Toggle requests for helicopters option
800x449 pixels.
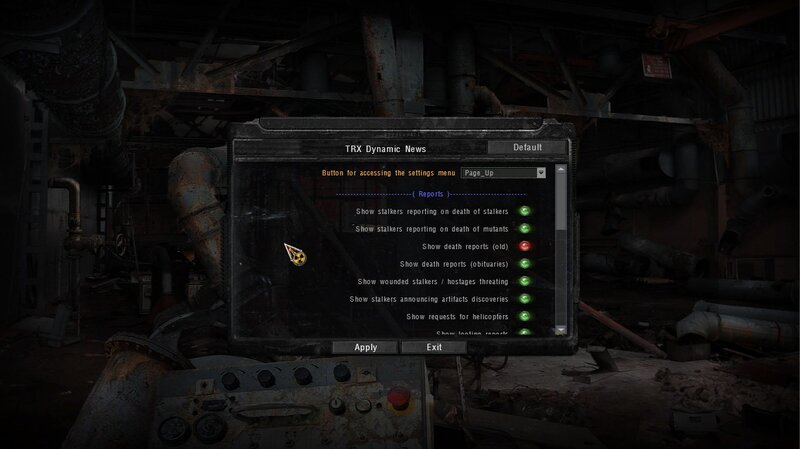coord(523,316)
